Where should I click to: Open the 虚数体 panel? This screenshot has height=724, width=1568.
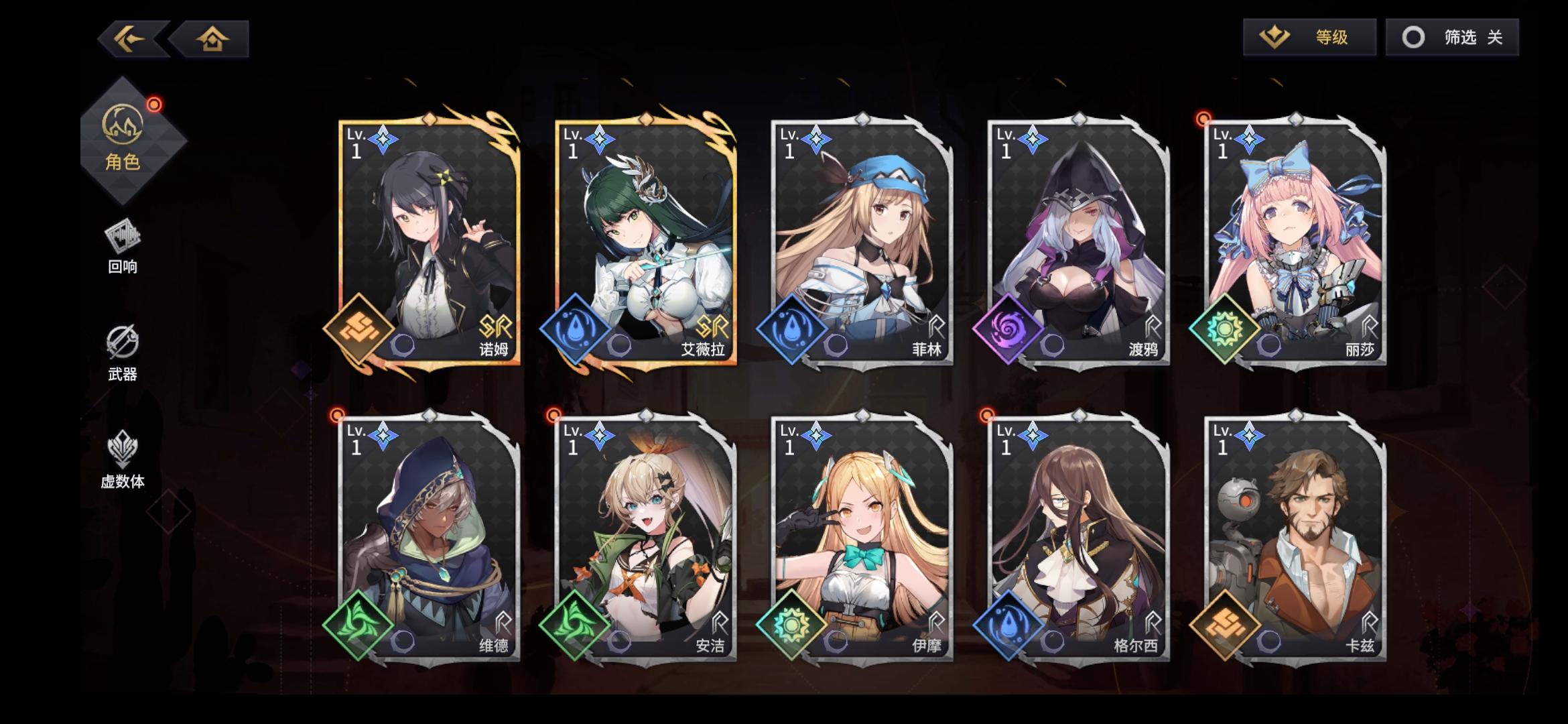pos(123,463)
